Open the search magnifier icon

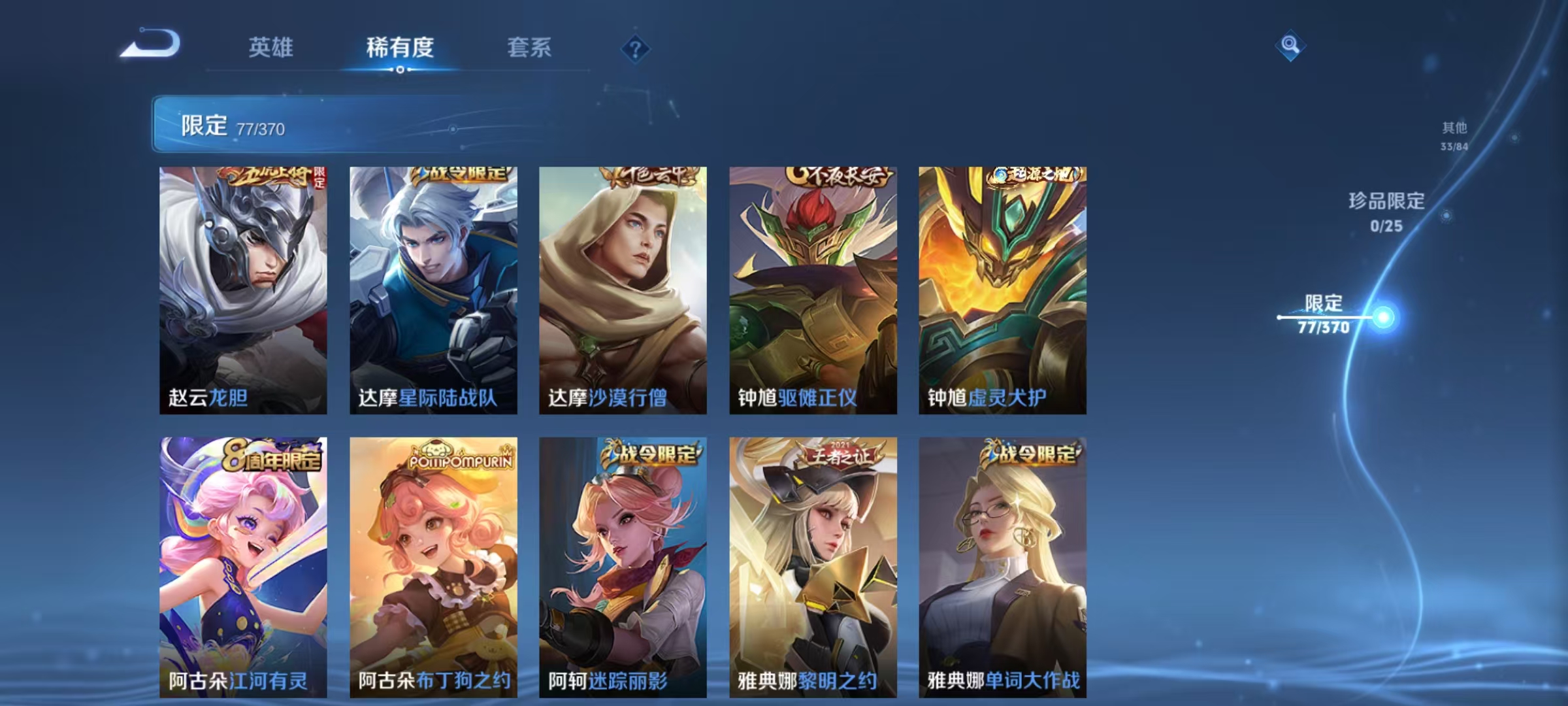1288,44
